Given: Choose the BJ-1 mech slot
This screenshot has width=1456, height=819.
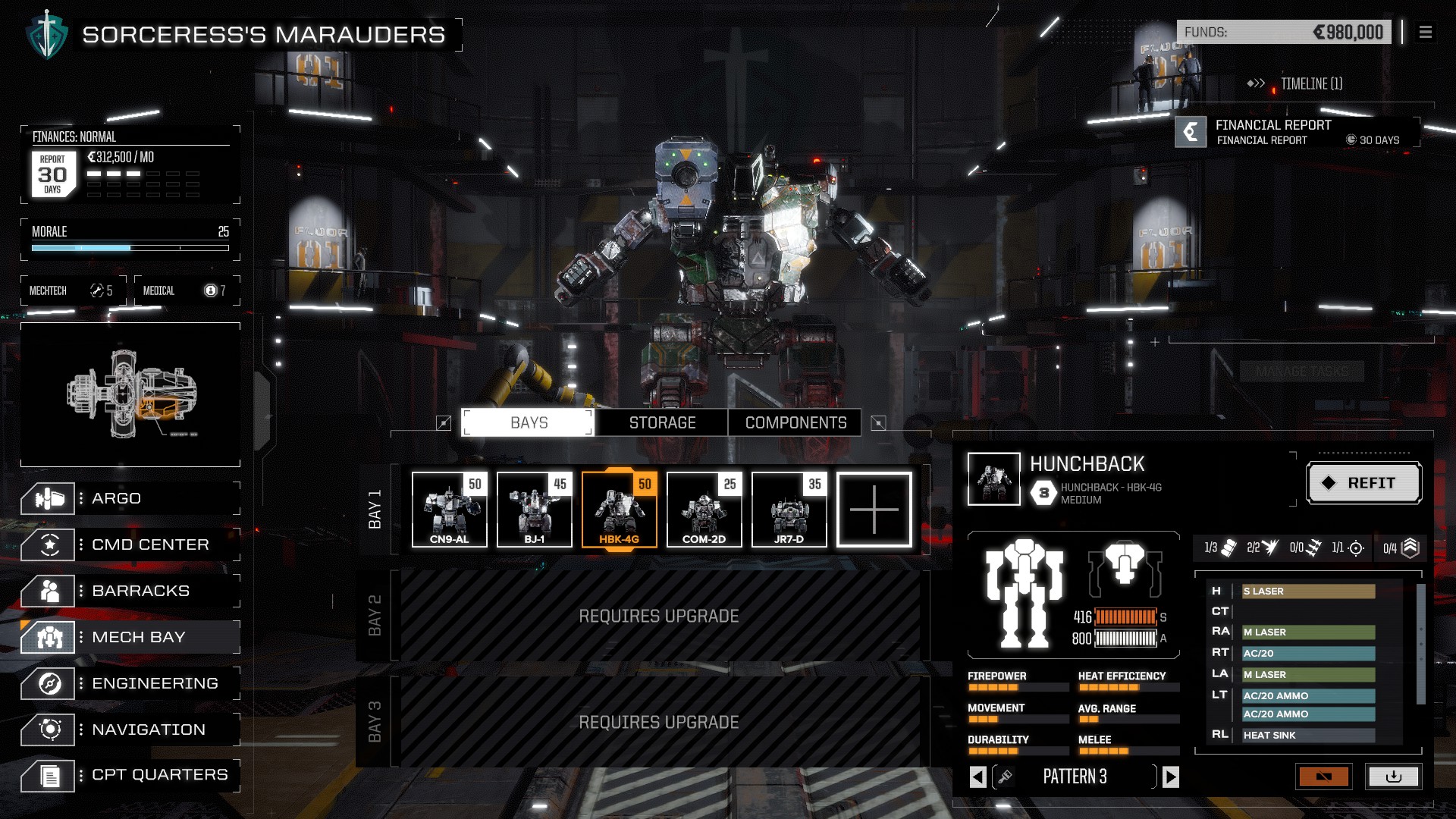Looking at the screenshot, I should pos(534,509).
